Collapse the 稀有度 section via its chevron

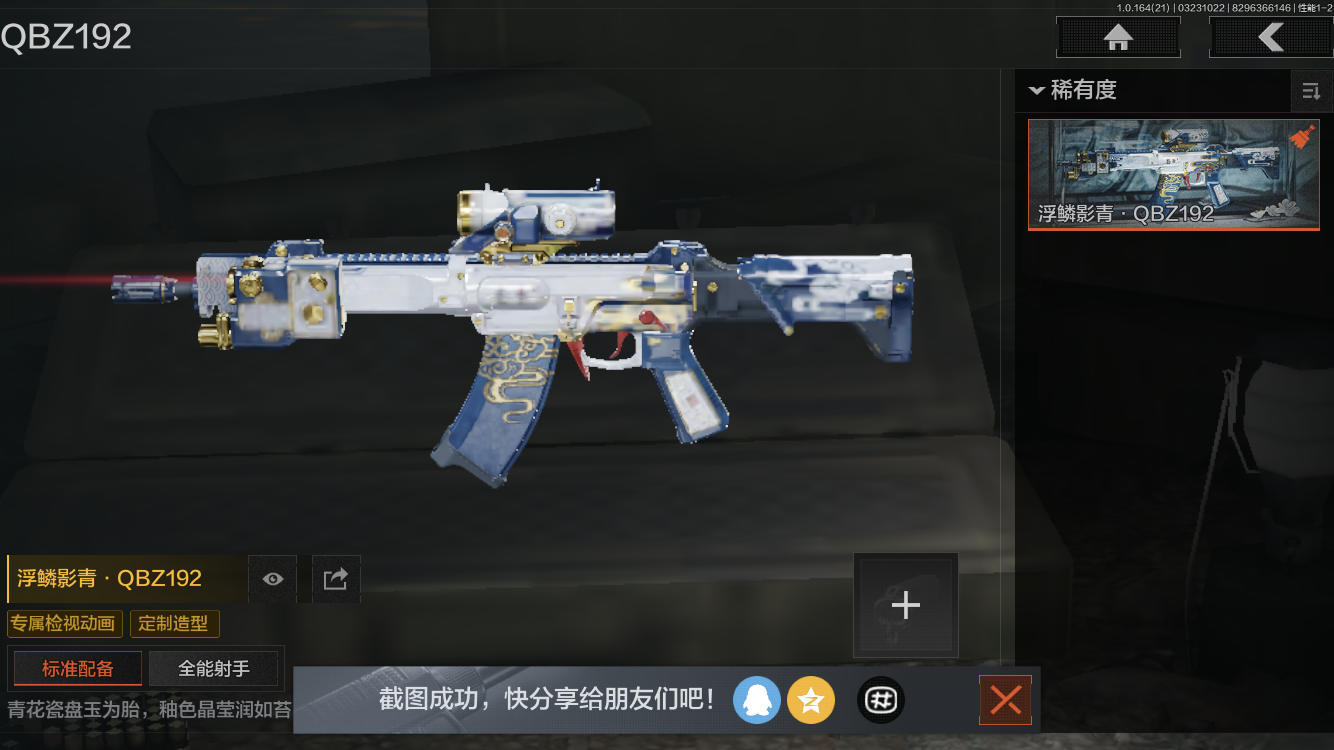[x=1037, y=91]
